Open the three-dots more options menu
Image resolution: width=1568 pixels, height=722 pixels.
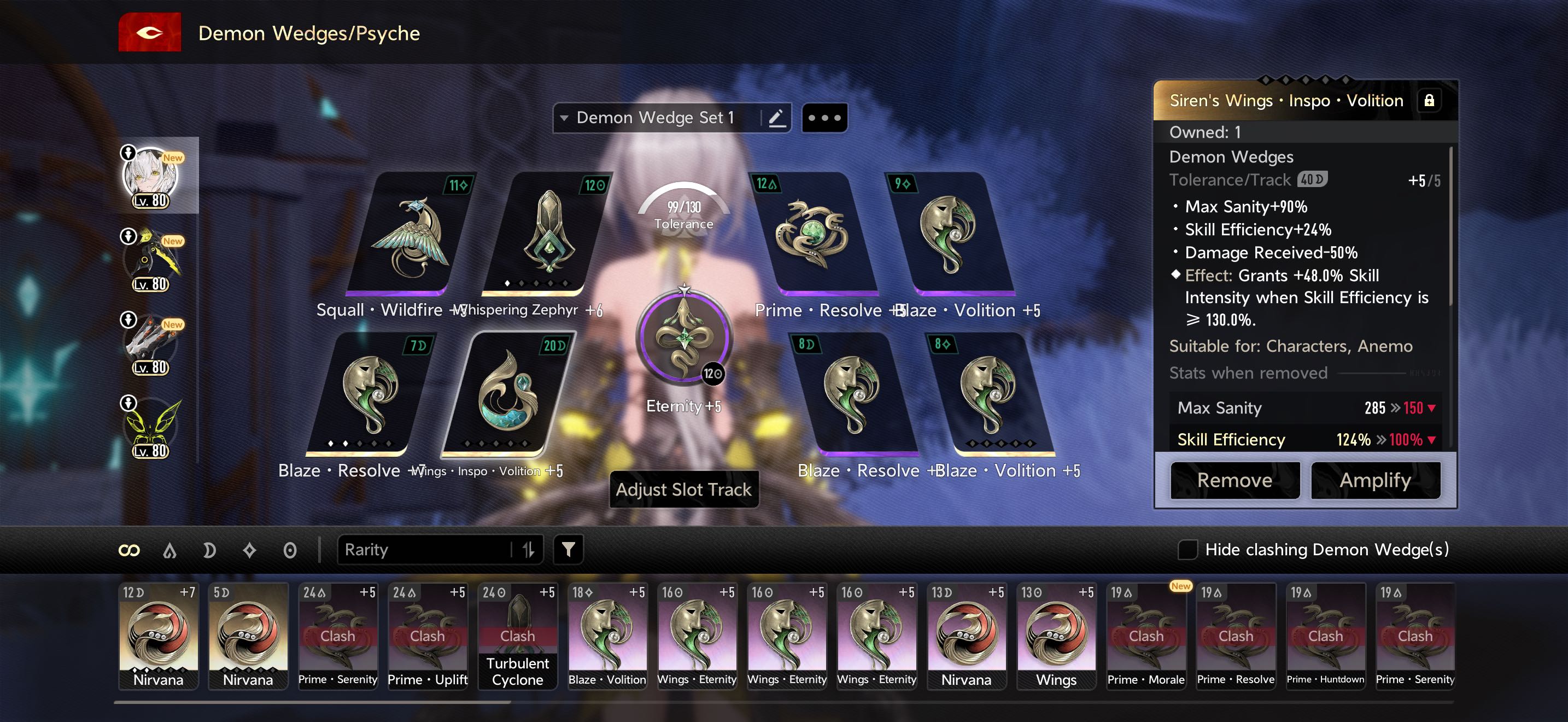click(824, 118)
